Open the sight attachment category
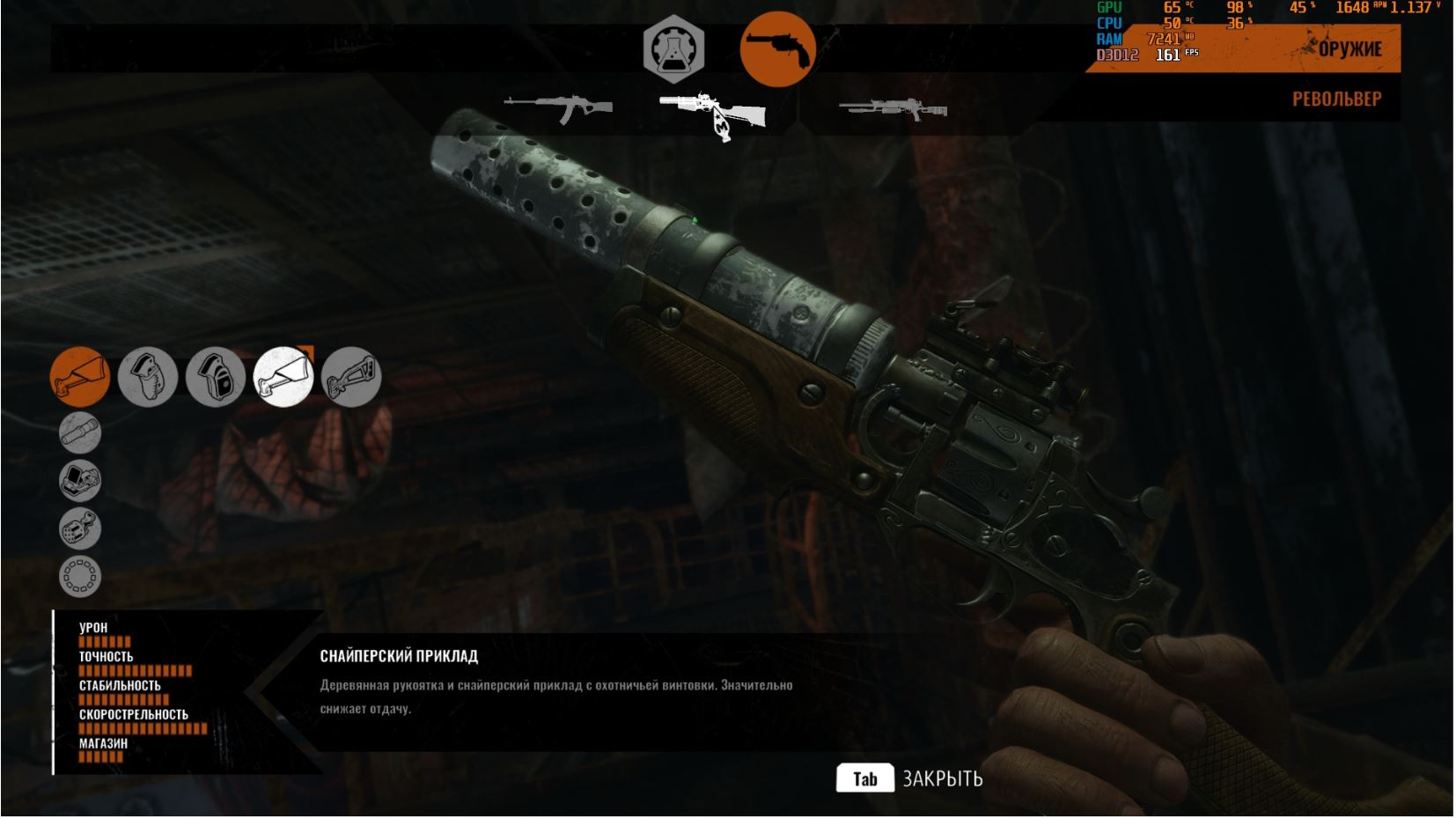Image resolution: width=1456 pixels, height=819 pixels. coord(80,481)
